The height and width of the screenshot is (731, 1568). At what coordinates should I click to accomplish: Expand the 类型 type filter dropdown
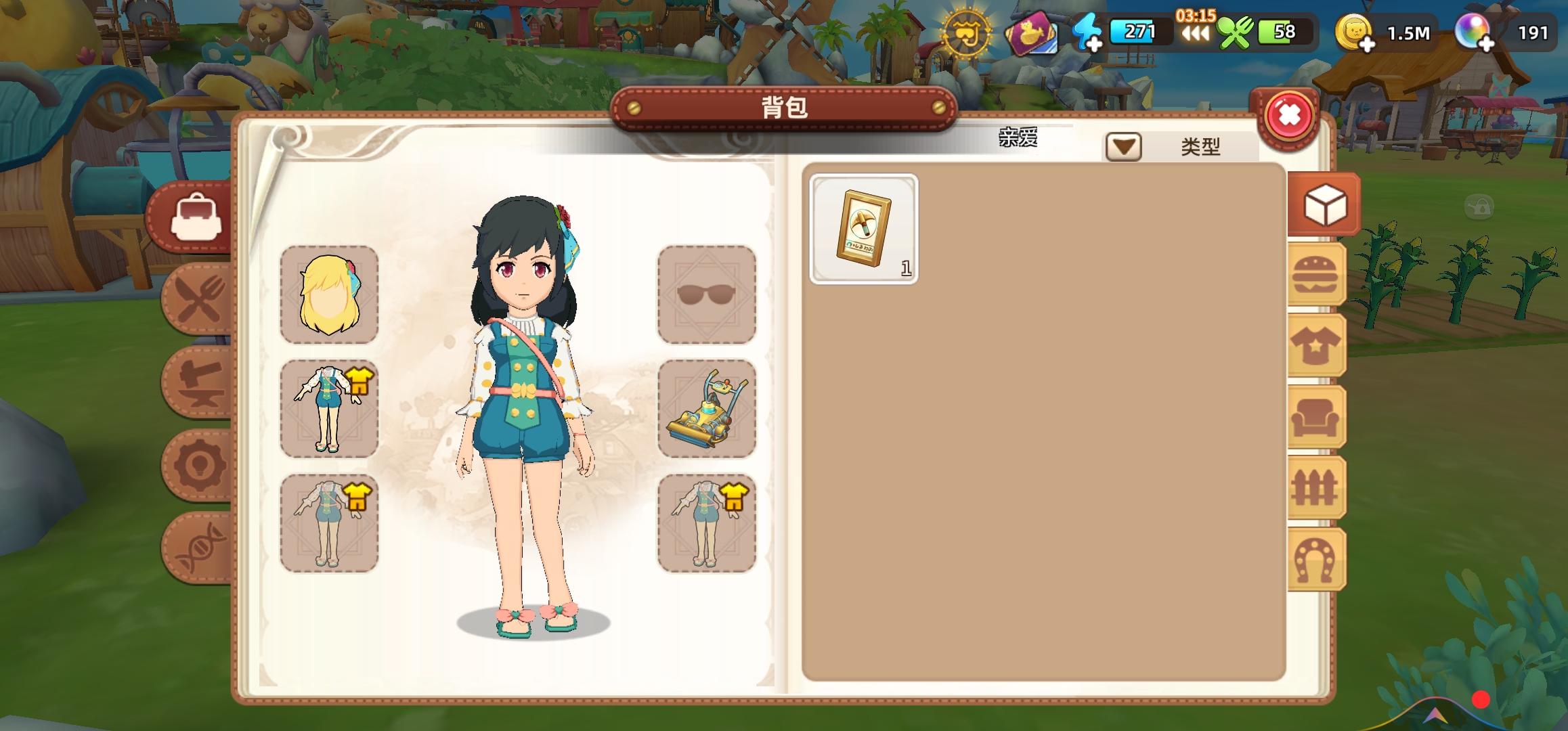coord(1123,148)
